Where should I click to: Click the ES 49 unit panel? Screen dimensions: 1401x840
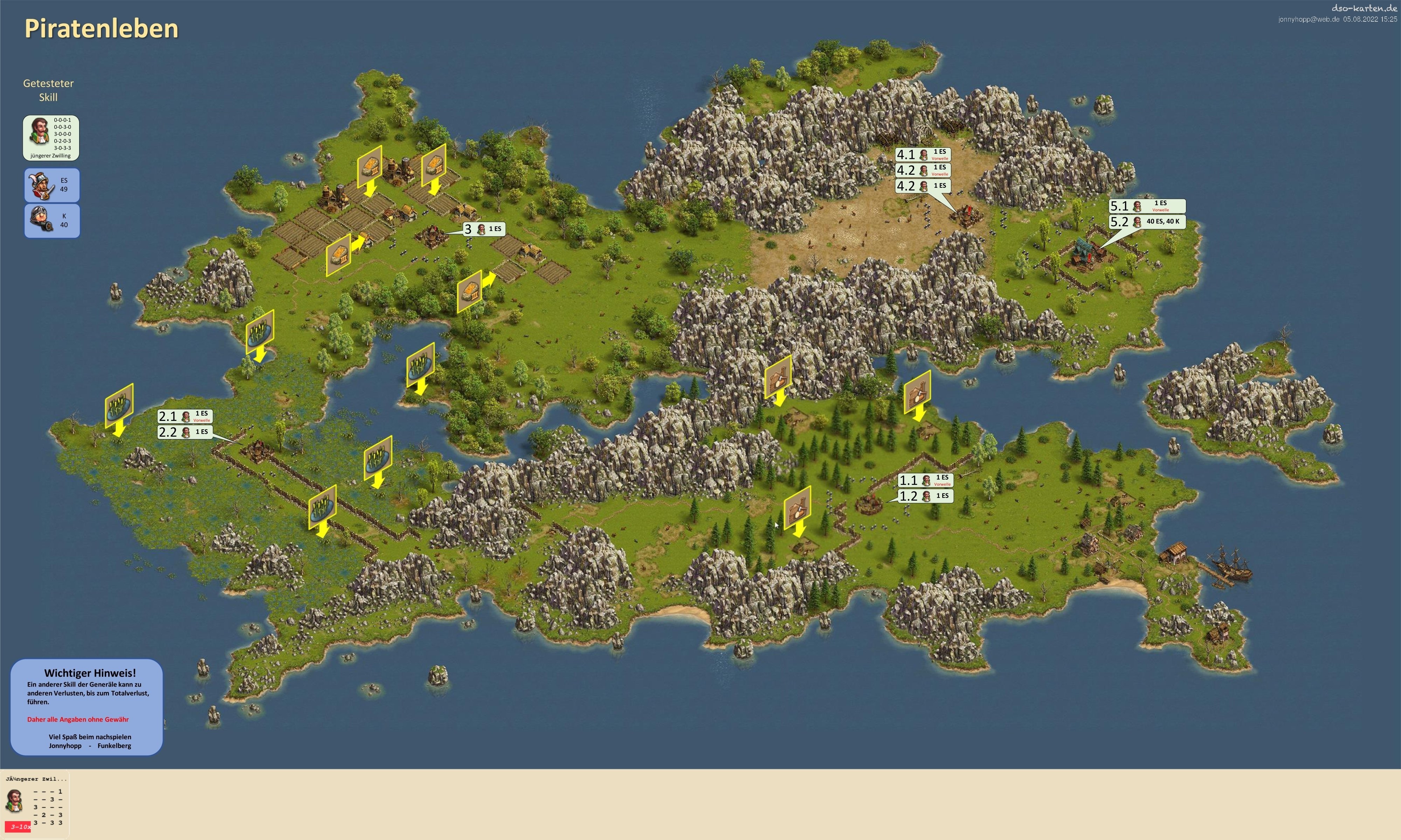click(x=51, y=185)
